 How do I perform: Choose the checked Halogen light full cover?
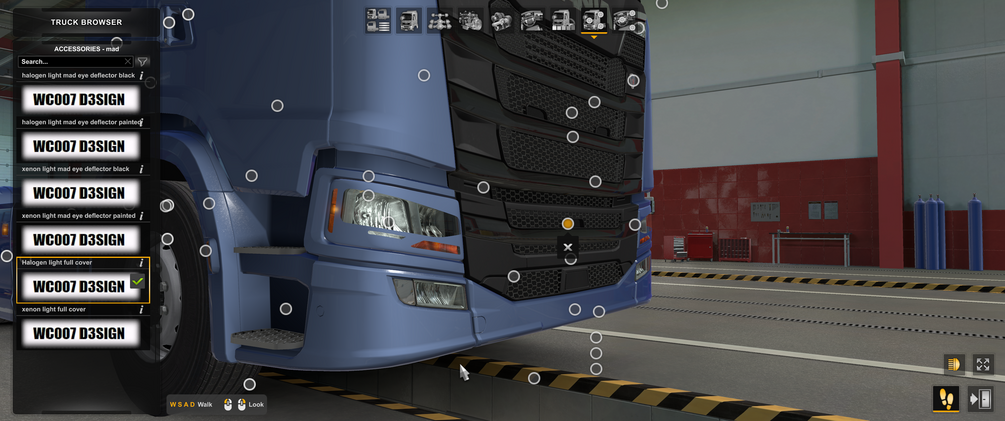point(79,286)
